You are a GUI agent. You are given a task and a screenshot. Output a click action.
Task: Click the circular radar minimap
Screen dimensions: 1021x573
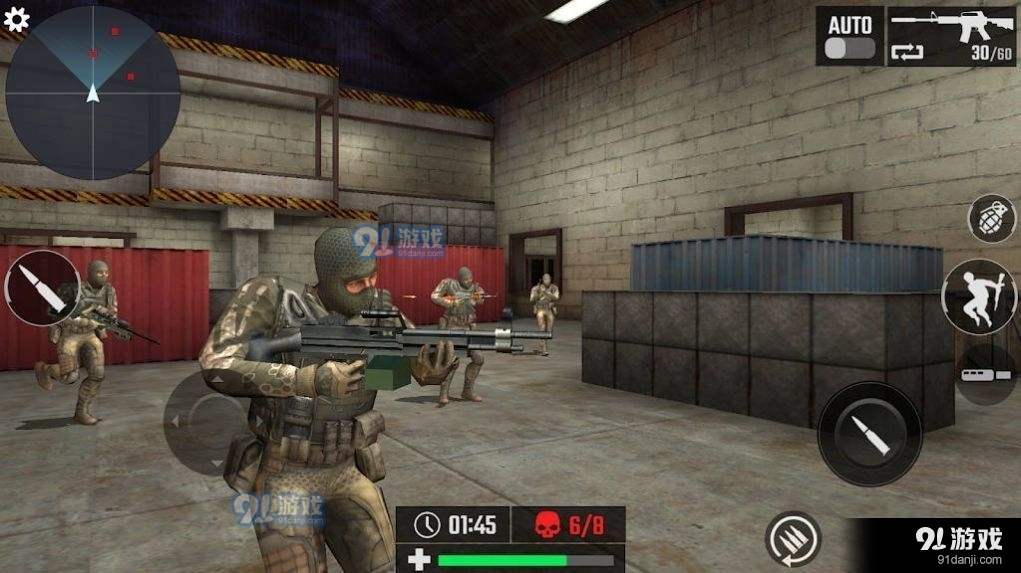tap(93, 93)
